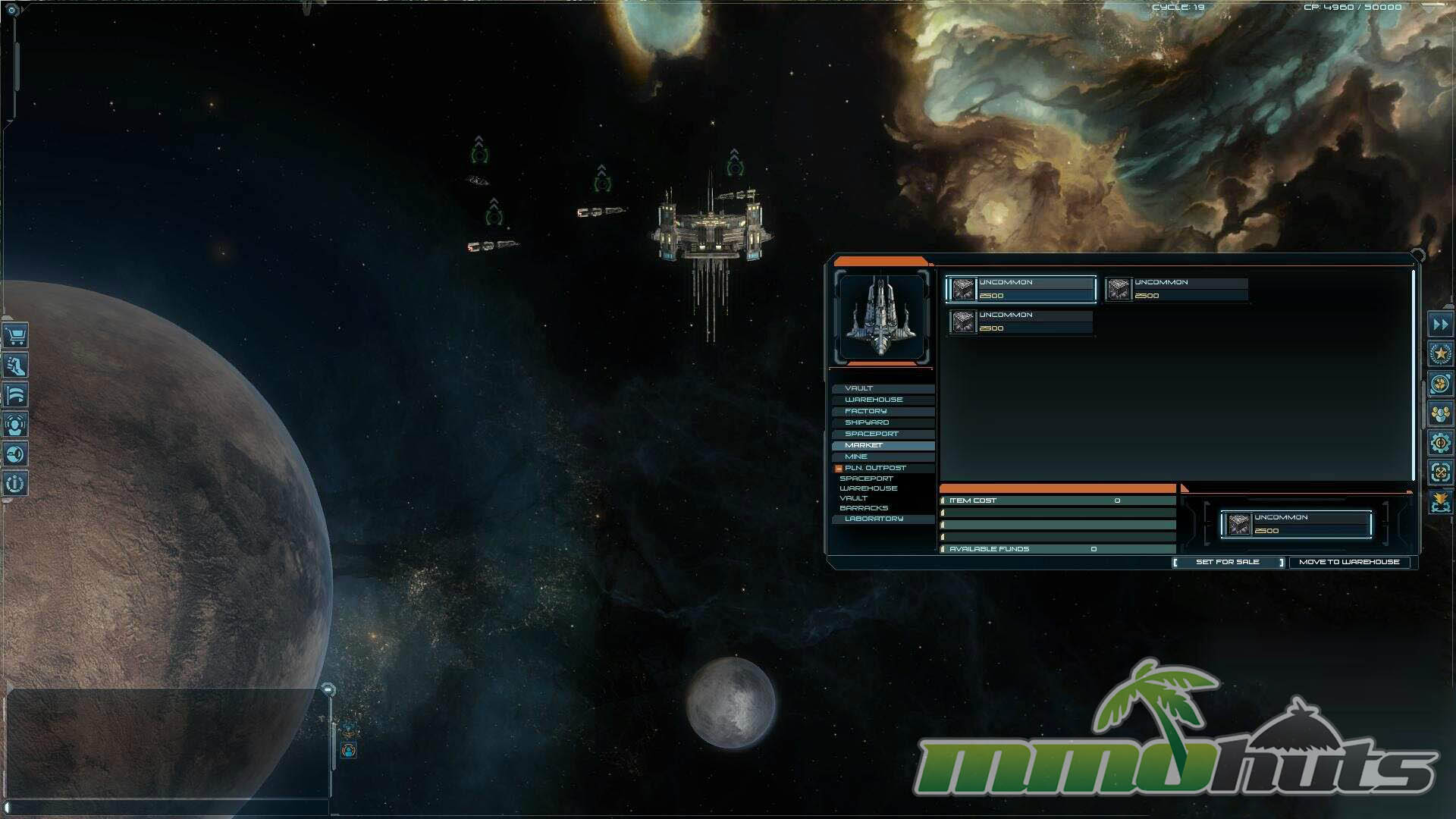Switch to the Market section
The height and width of the screenshot is (819, 1456).
coord(864,445)
